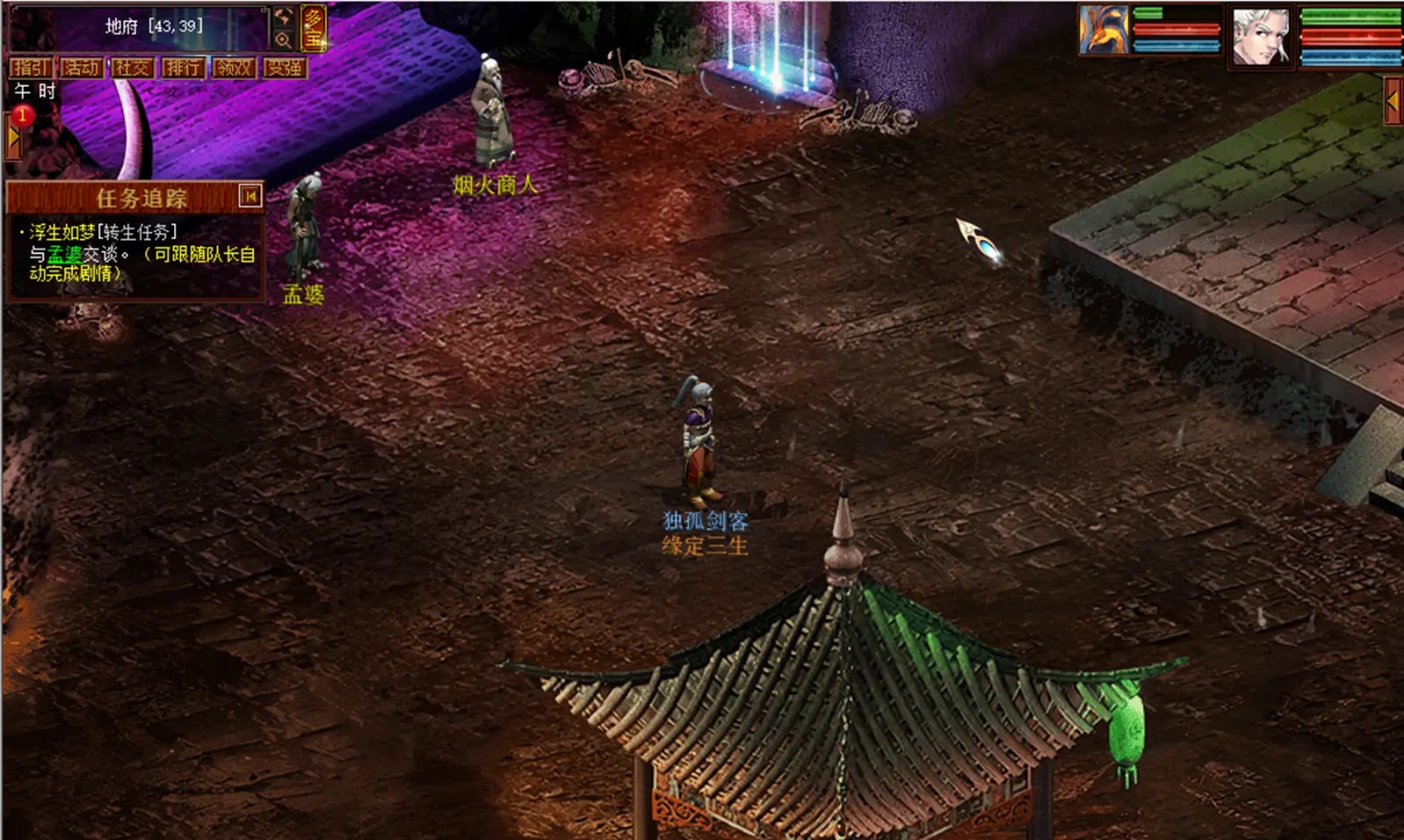The height and width of the screenshot is (840, 1404).
Task: Click the green 孟婆 link in quest tracker
Action: click(65, 254)
